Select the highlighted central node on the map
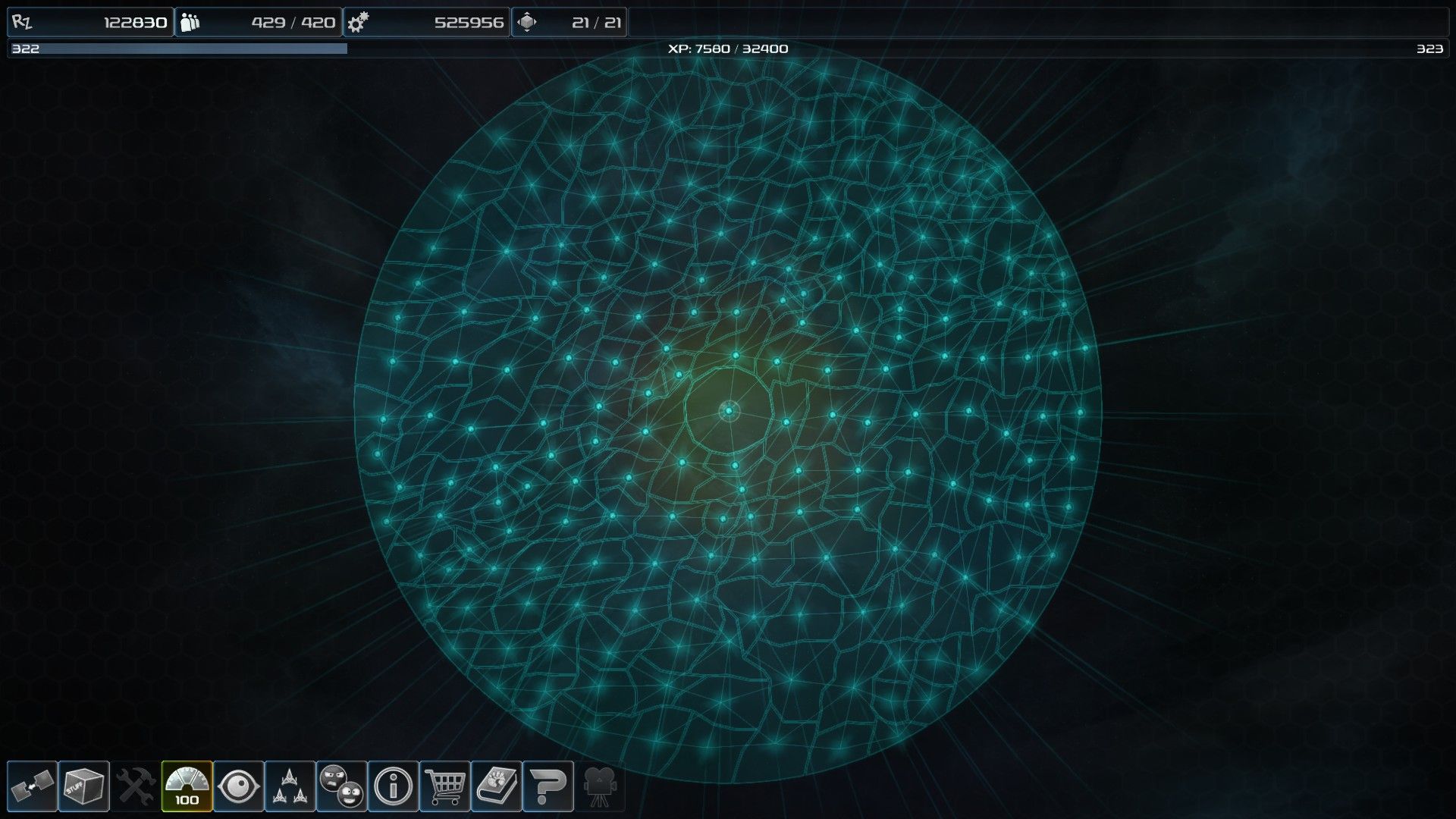Image resolution: width=1456 pixels, height=819 pixels. click(729, 413)
